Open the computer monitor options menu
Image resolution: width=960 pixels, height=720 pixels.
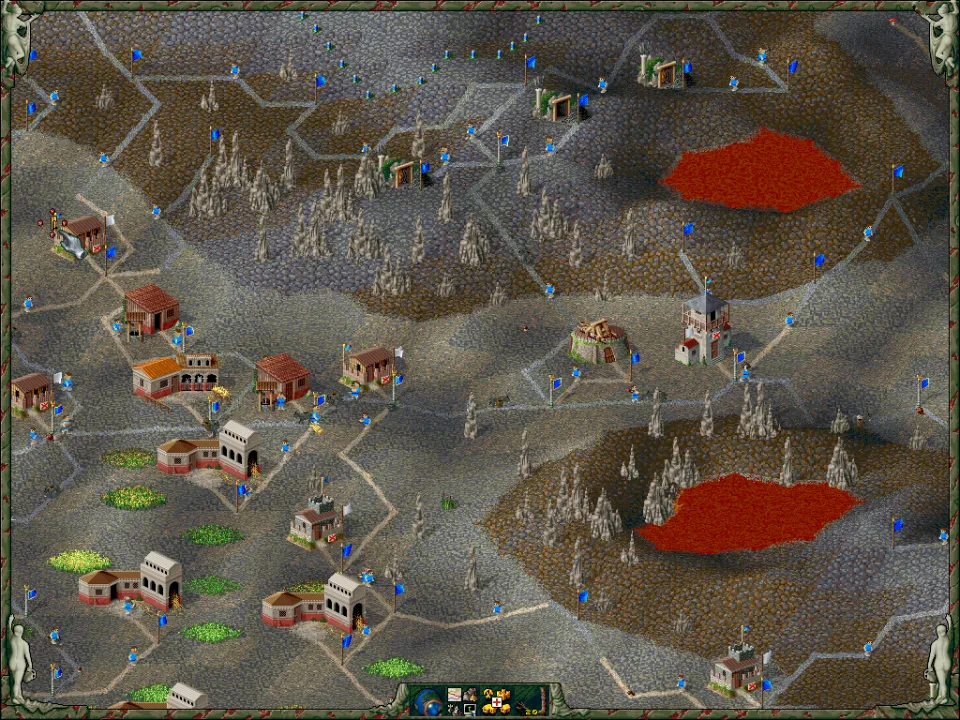click(470, 709)
